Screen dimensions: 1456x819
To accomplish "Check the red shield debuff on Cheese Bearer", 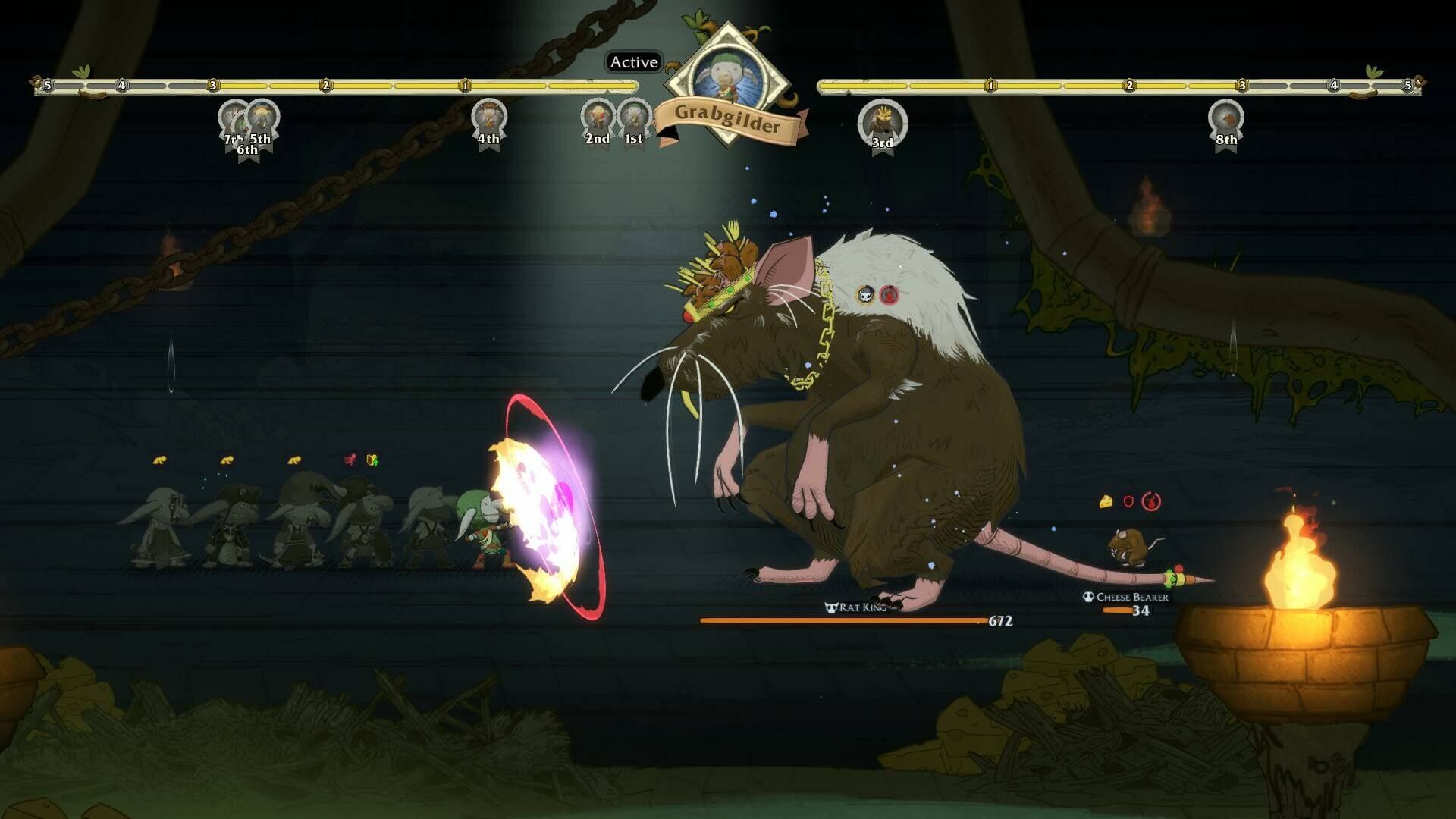I will (1128, 501).
